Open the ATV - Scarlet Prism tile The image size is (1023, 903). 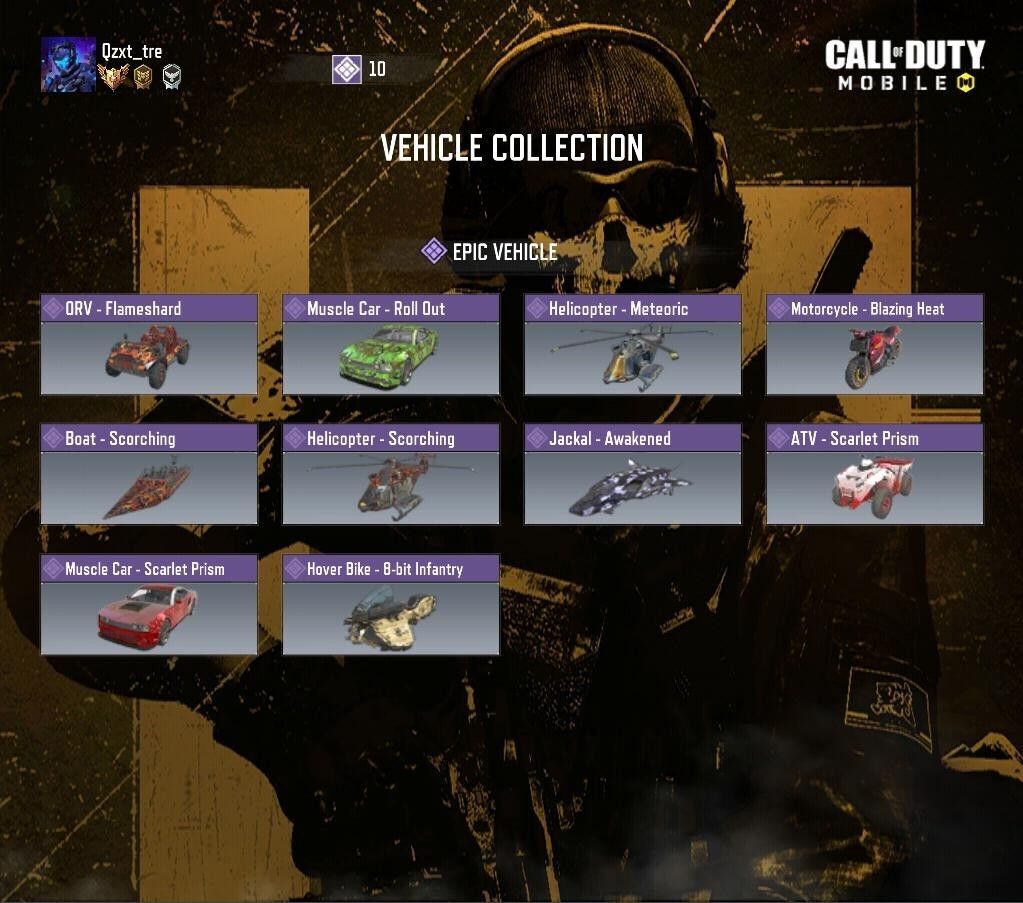pos(875,474)
